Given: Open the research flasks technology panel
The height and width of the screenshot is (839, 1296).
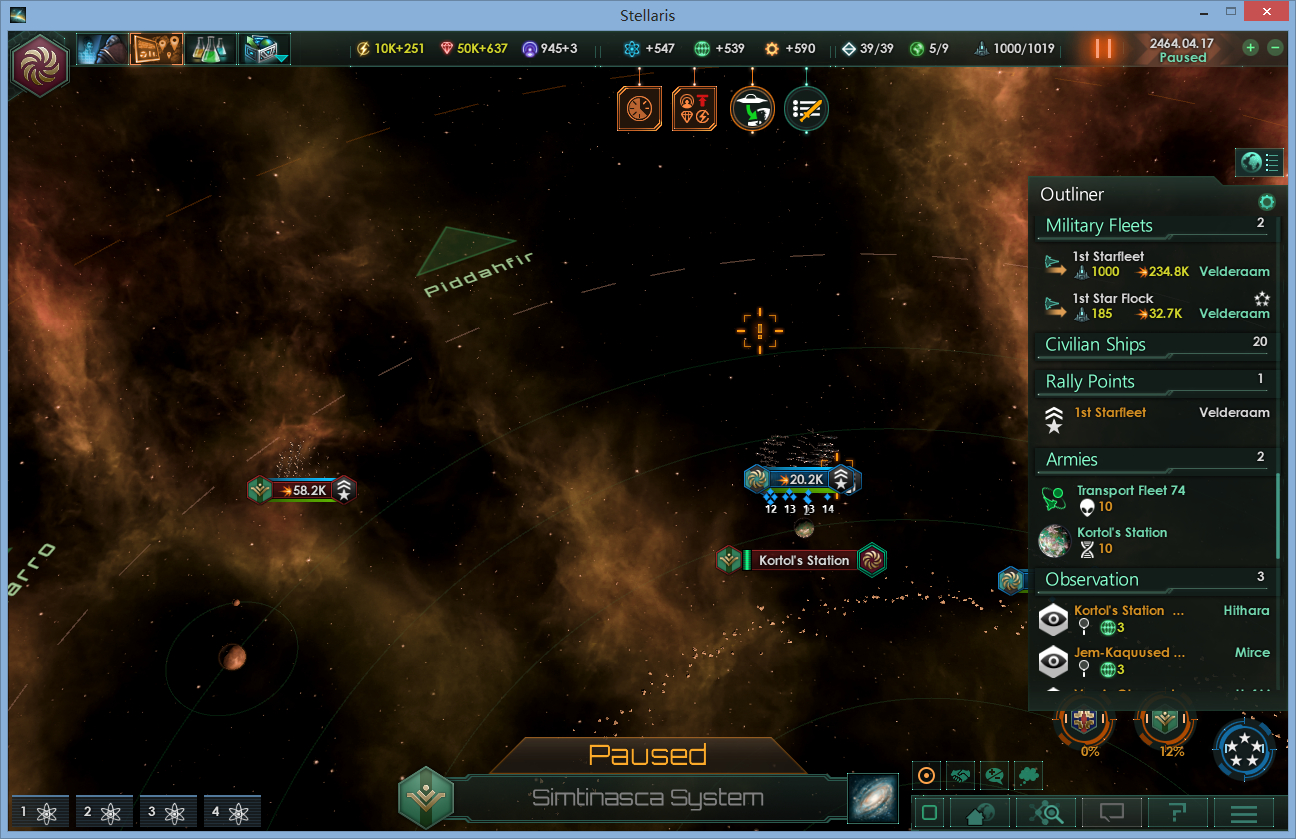Looking at the screenshot, I should (x=210, y=48).
